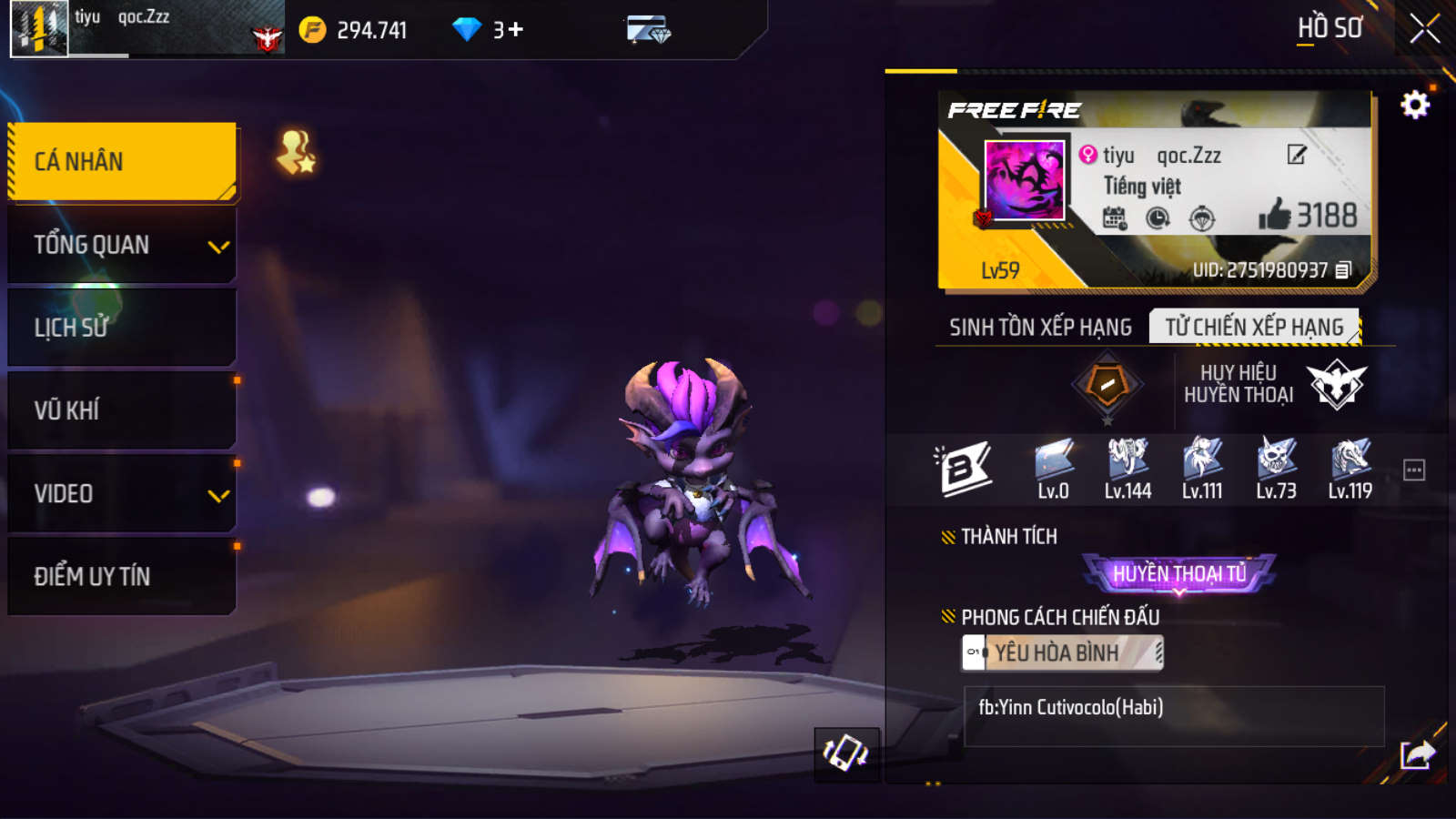Add diamonds with the plus button
Screen dimensions: 1456x819
click(x=516, y=30)
